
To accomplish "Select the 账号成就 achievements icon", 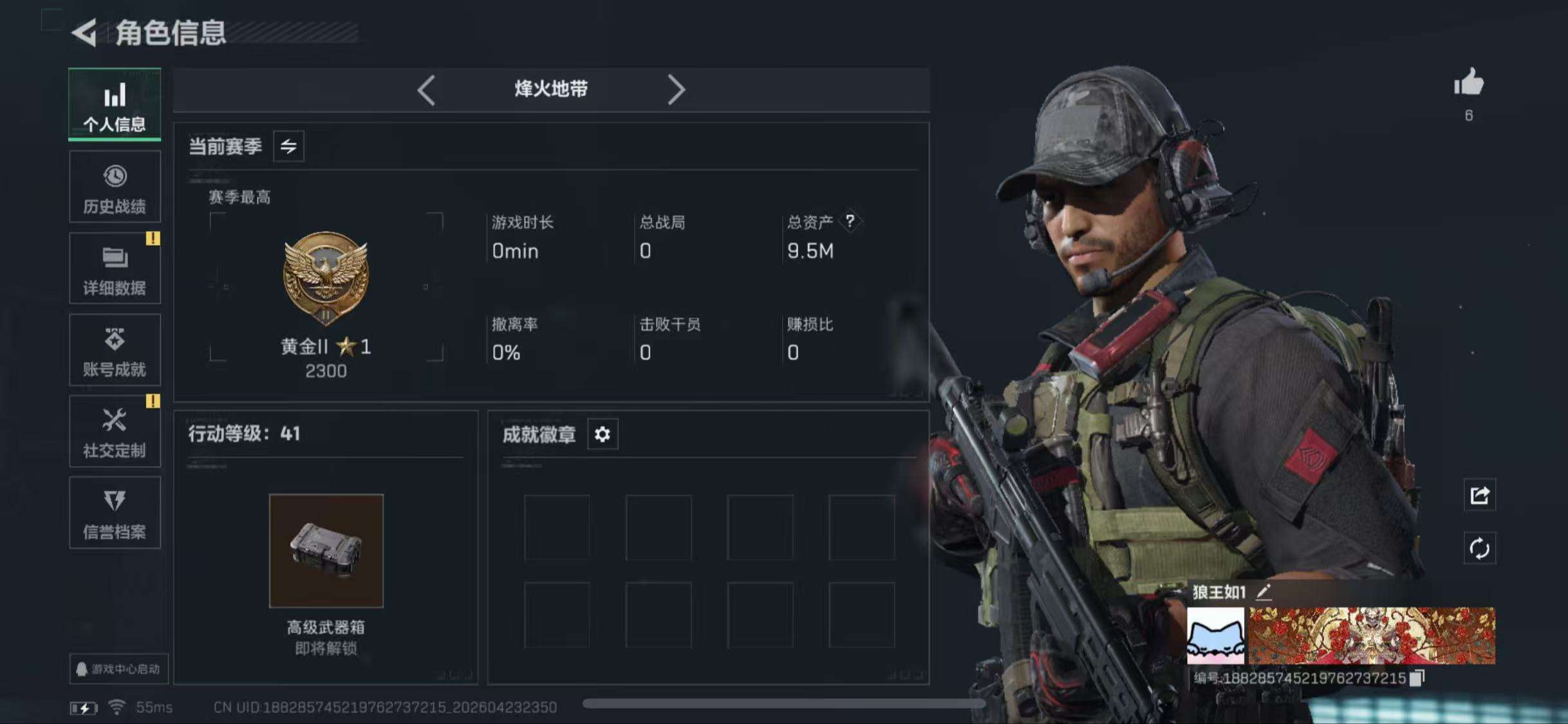I will pos(115,349).
